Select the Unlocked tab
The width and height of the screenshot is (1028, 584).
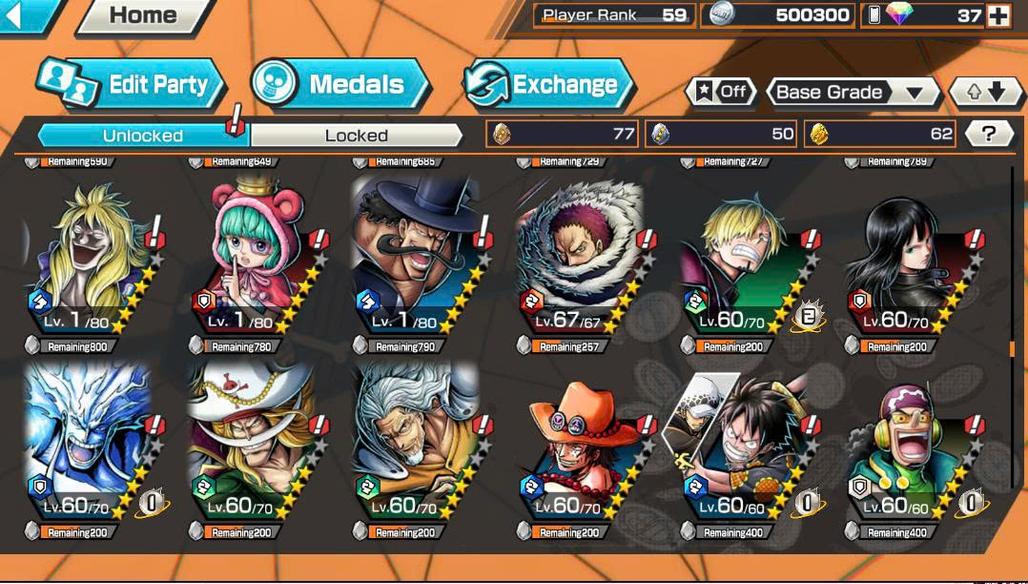(x=142, y=135)
